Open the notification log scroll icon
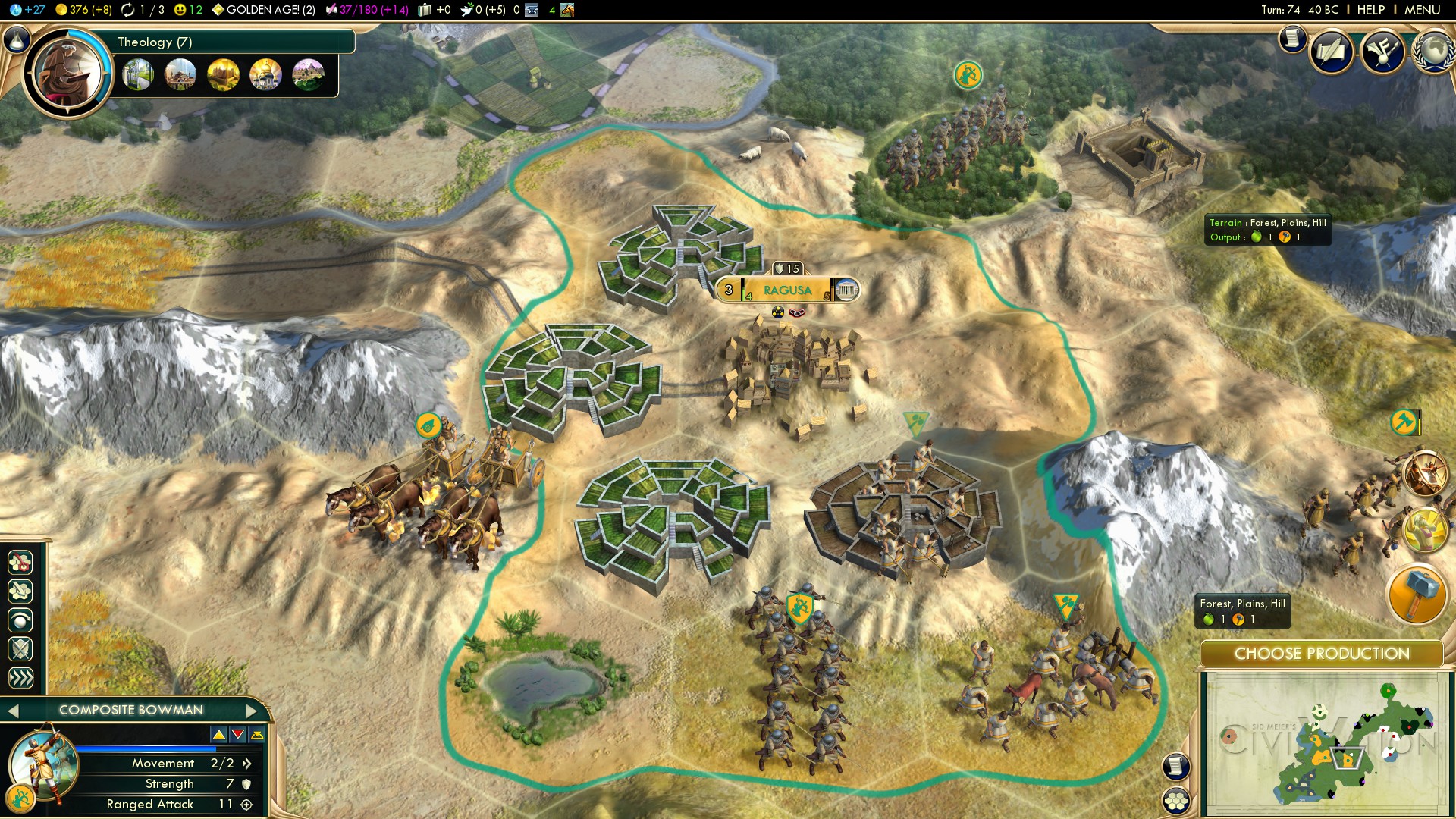Screen dimensions: 1456x819 click(x=1292, y=39)
